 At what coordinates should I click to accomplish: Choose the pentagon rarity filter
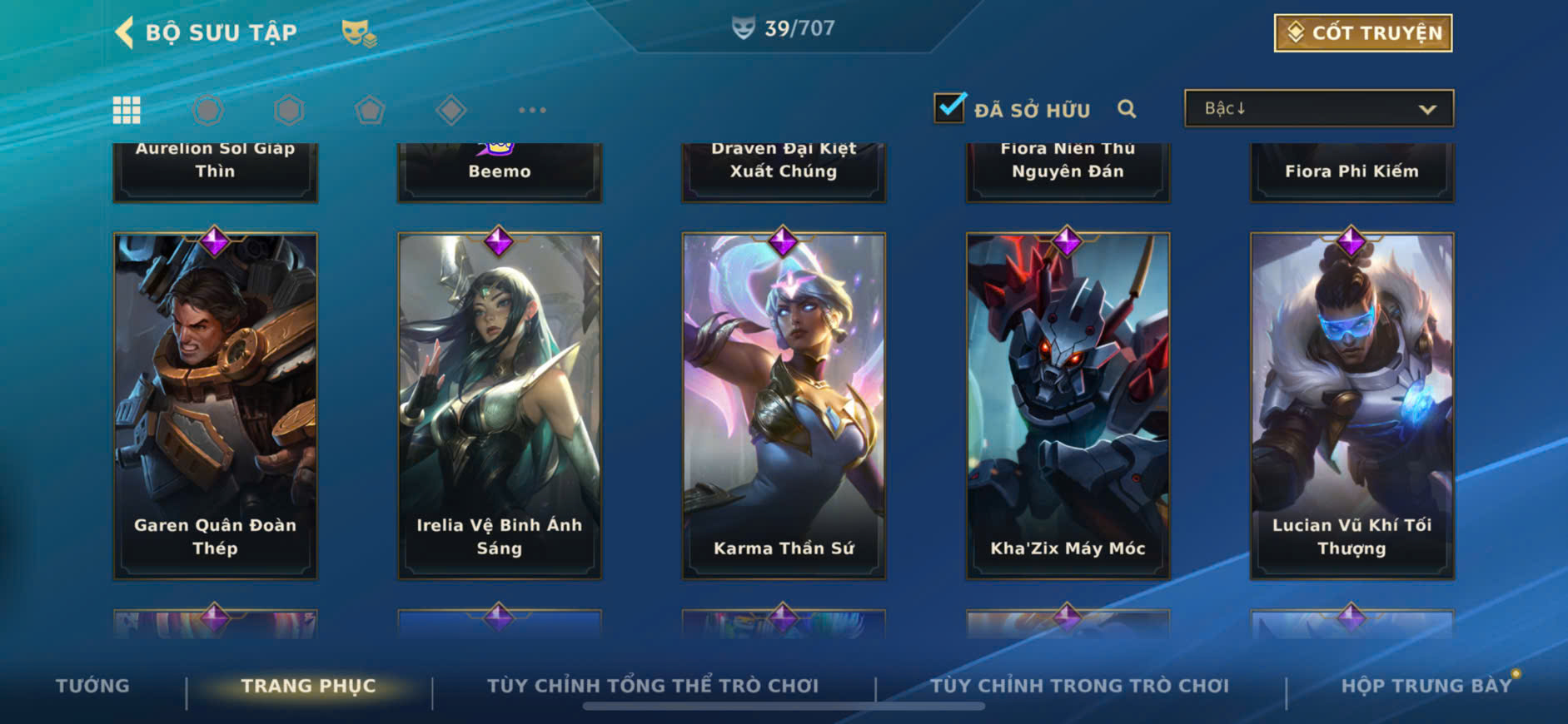(370, 110)
